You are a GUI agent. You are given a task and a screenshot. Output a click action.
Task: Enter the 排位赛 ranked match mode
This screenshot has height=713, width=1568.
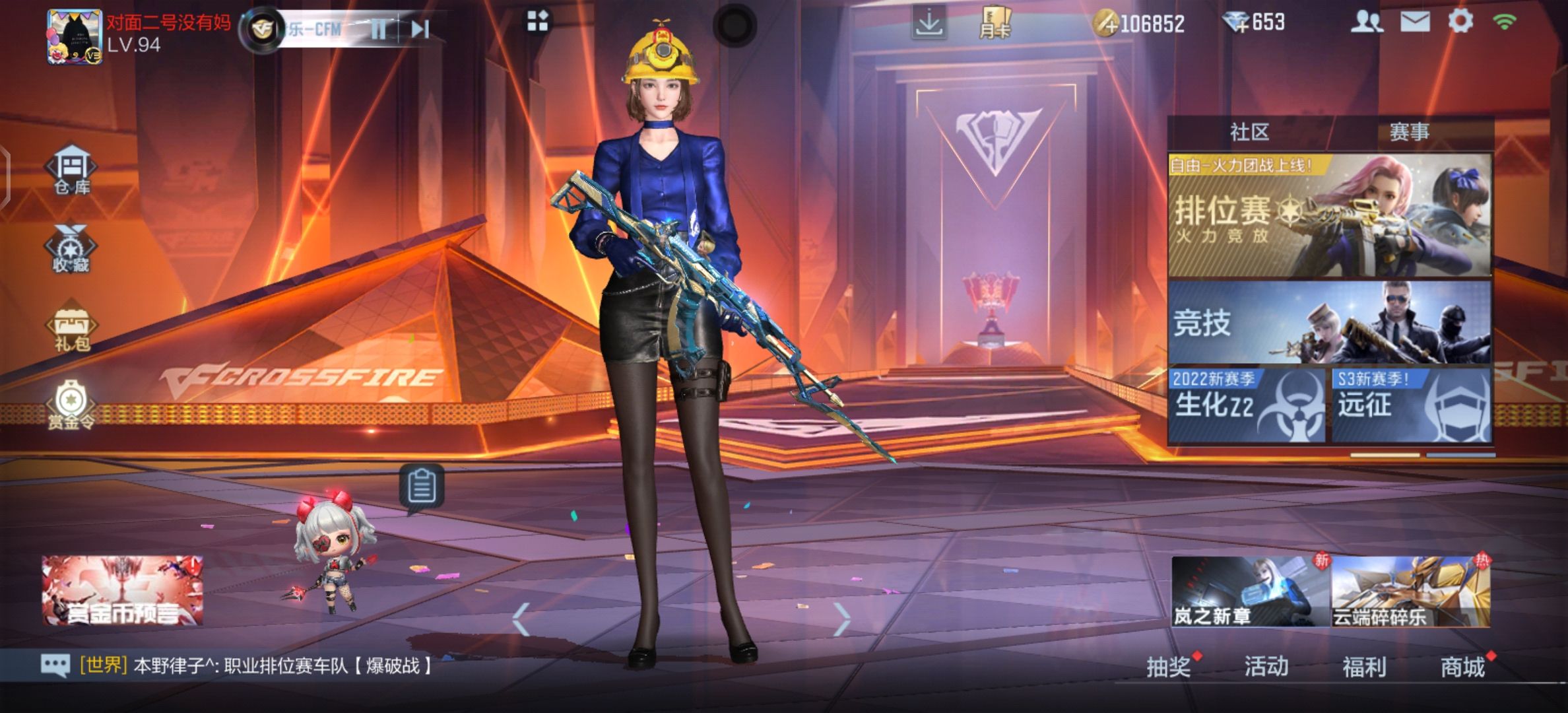click(1329, 217)
